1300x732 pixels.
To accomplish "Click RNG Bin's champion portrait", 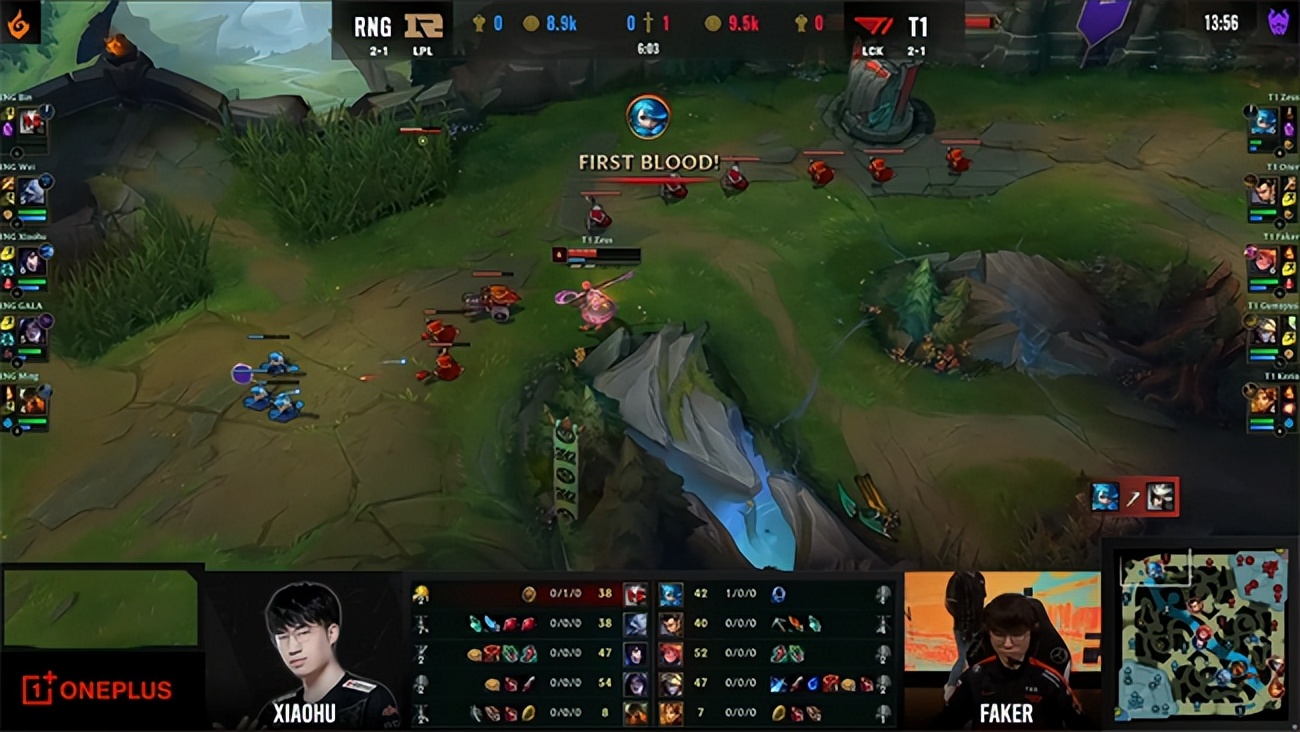I will [x=30, y=122].
